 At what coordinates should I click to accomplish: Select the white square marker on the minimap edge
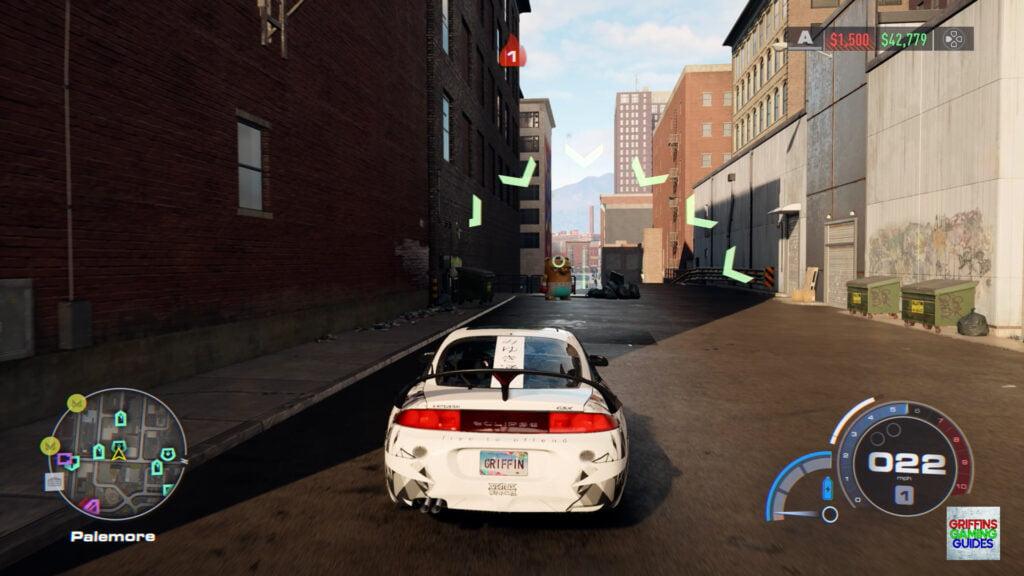(53, 481)
